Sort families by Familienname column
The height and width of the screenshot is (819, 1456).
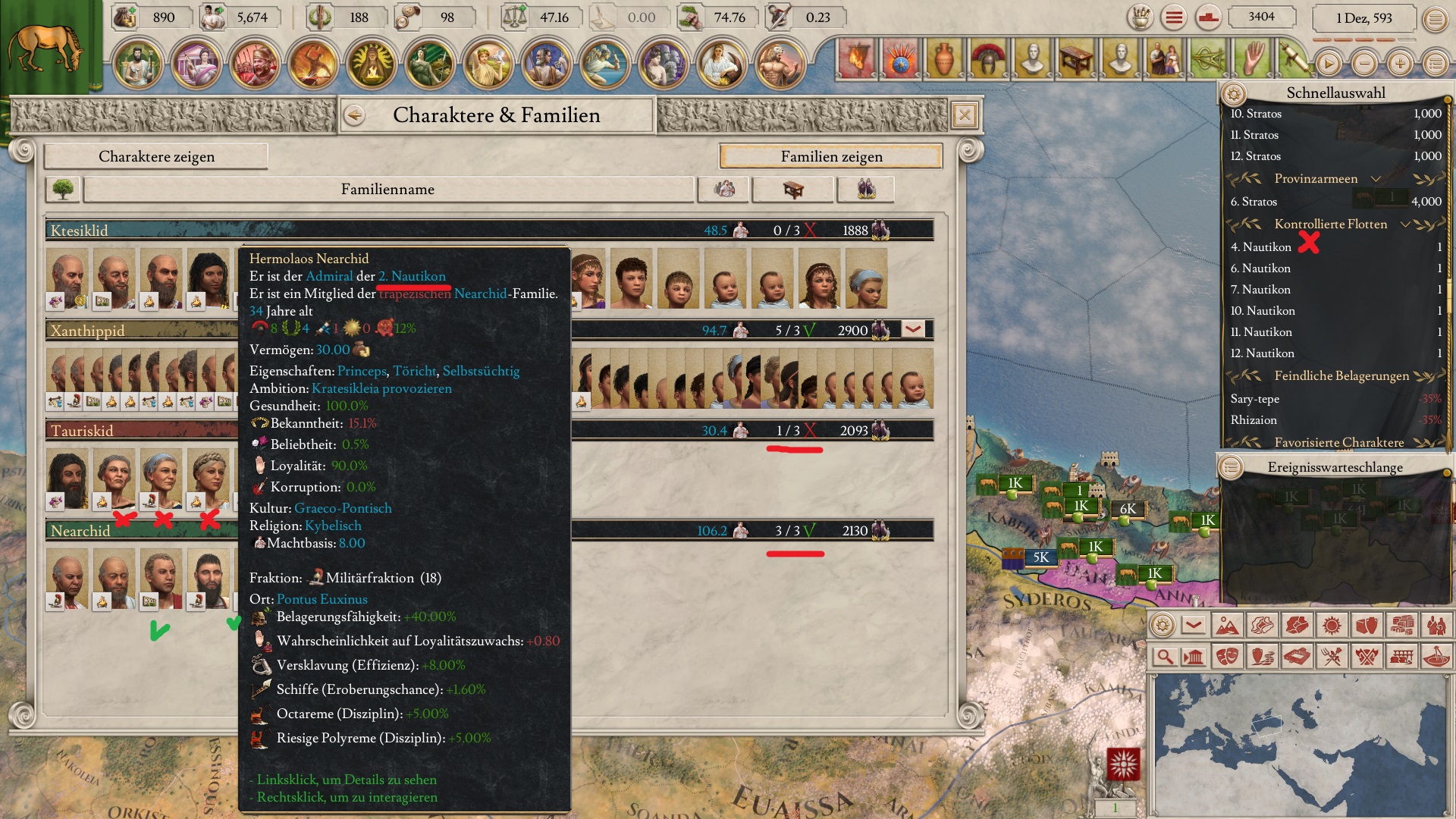pos(388,190)
